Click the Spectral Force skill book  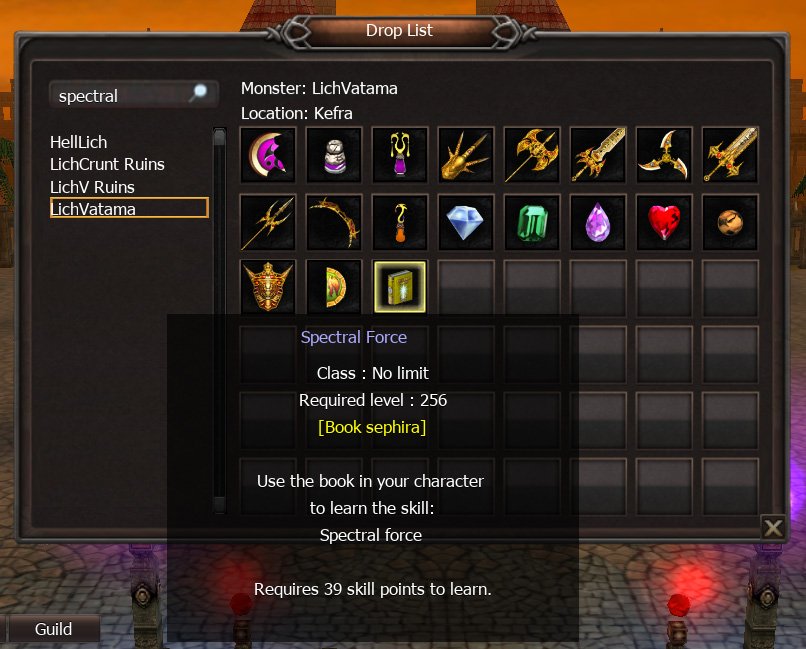pyautogui.click(x=400, y=287)
